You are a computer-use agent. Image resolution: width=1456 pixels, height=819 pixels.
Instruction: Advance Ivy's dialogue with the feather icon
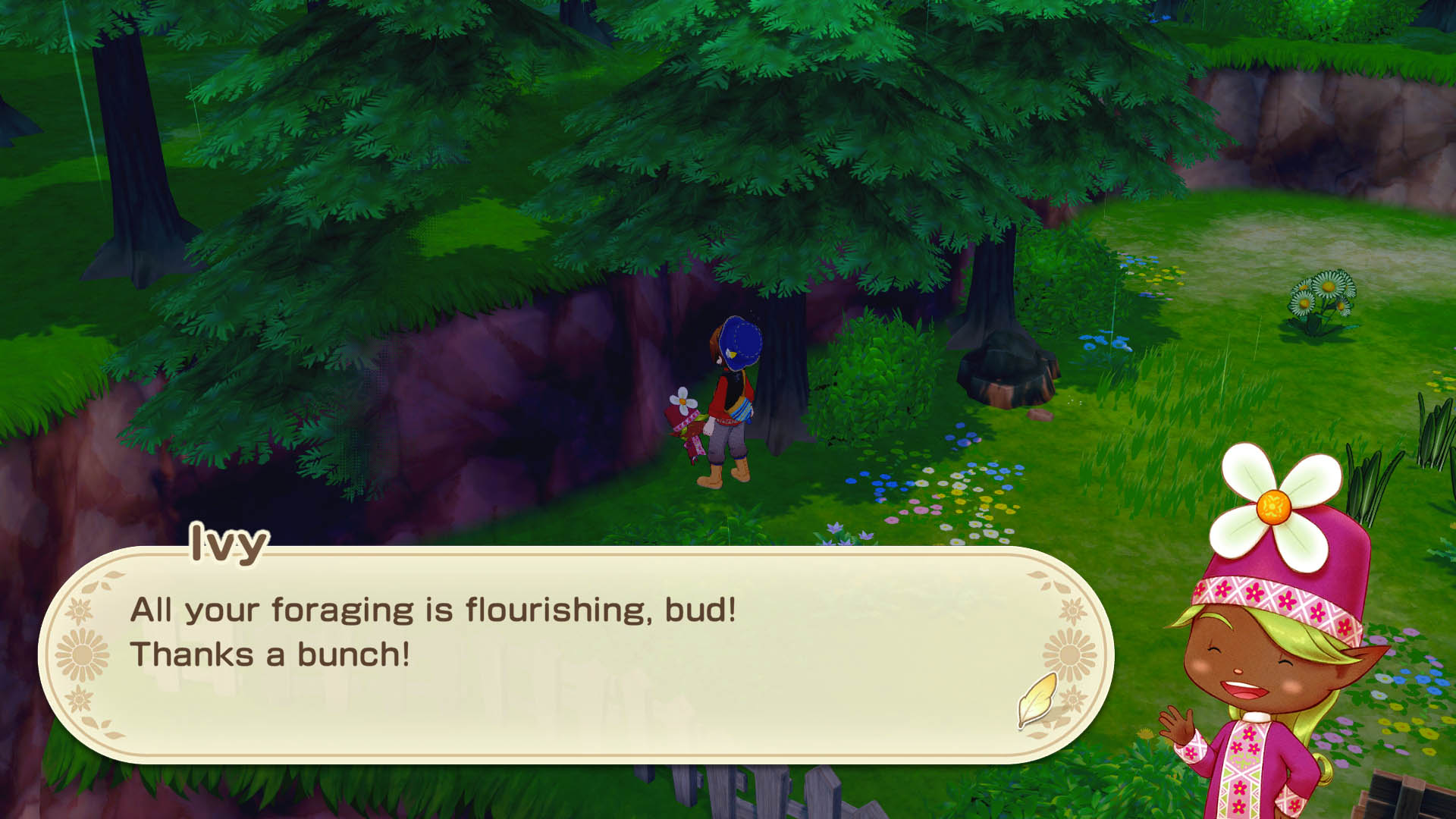tap(1037, 699)
